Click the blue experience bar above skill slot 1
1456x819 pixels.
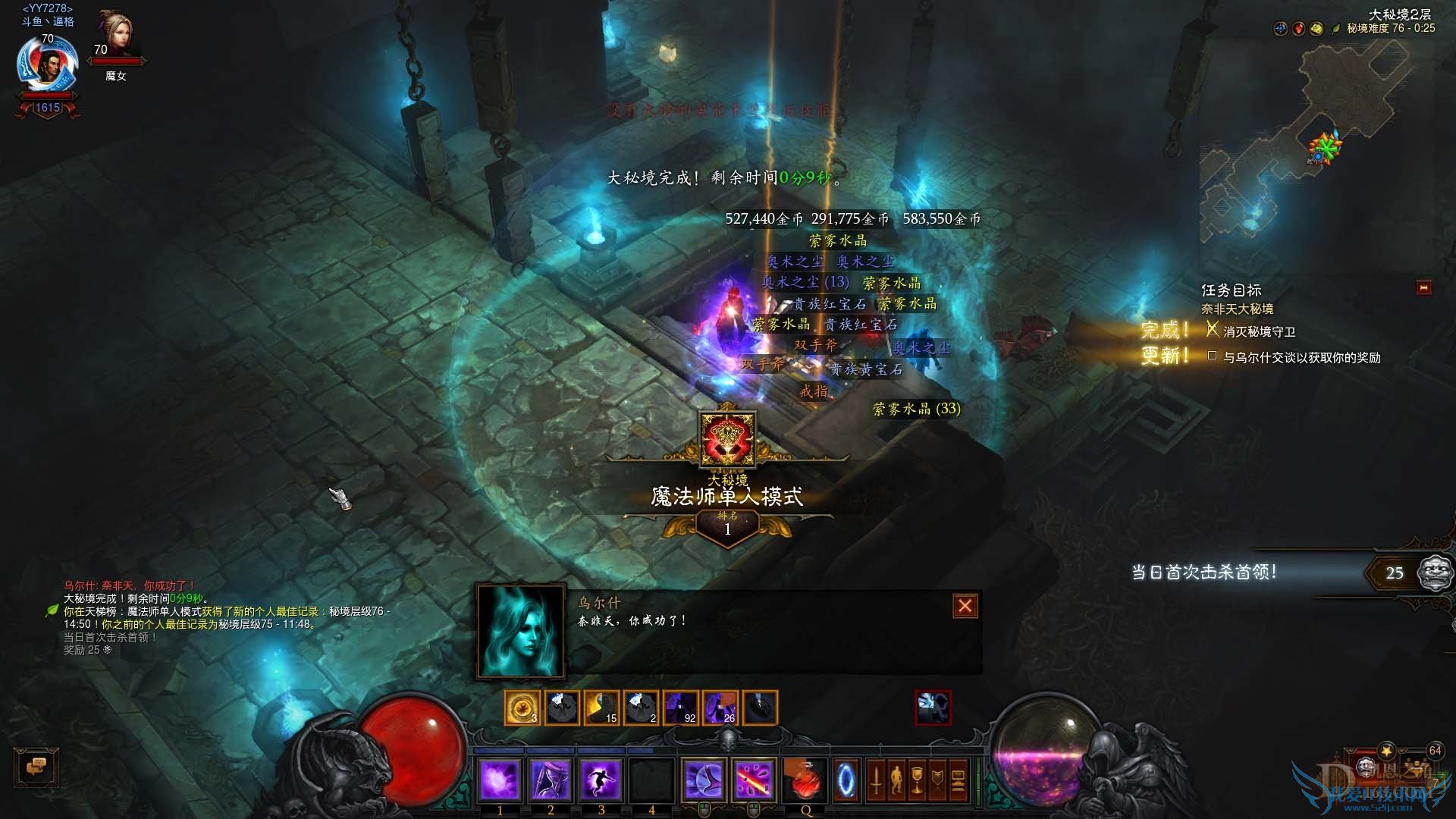click(500, 749)
